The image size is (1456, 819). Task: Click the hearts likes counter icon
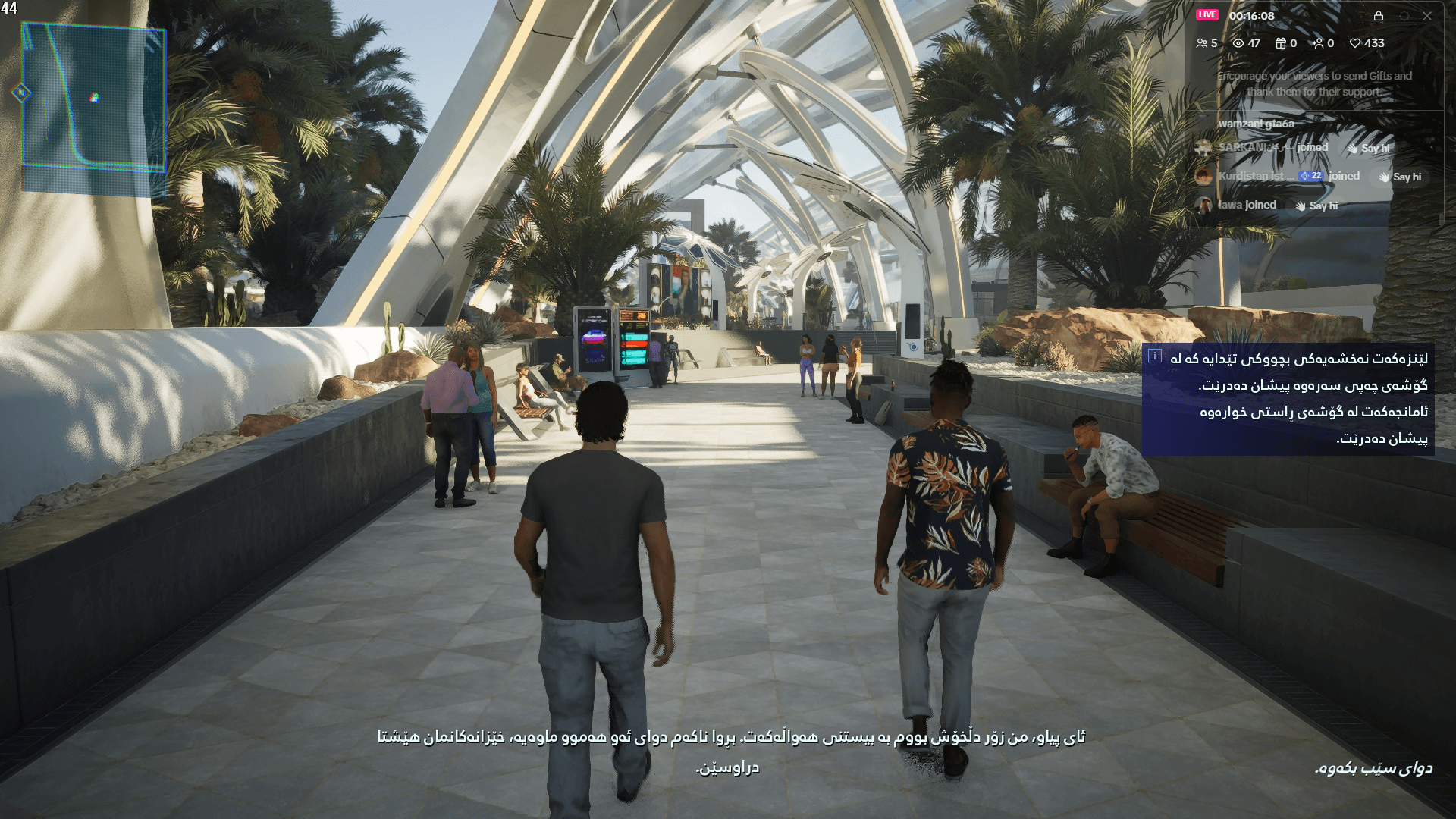1356,42
